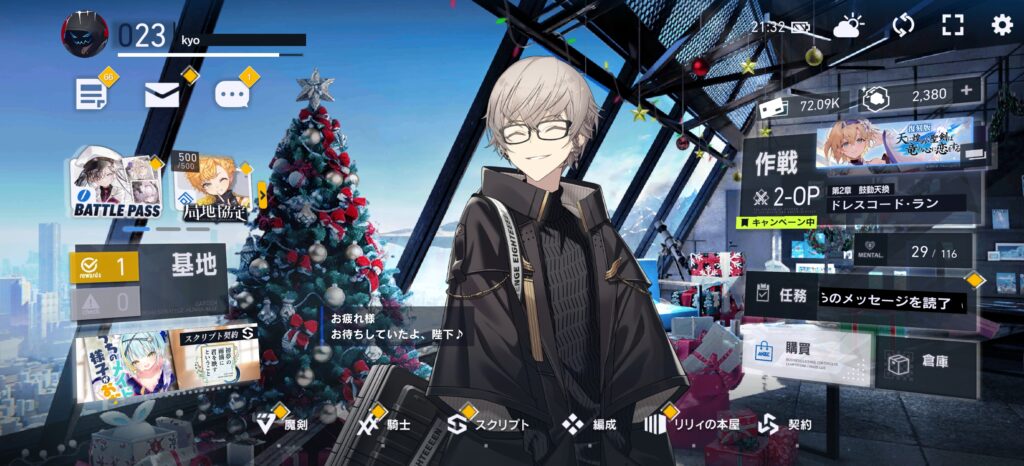1024x466 pixels.
Task: Open the notice document icon
Action: click(91, 94)
